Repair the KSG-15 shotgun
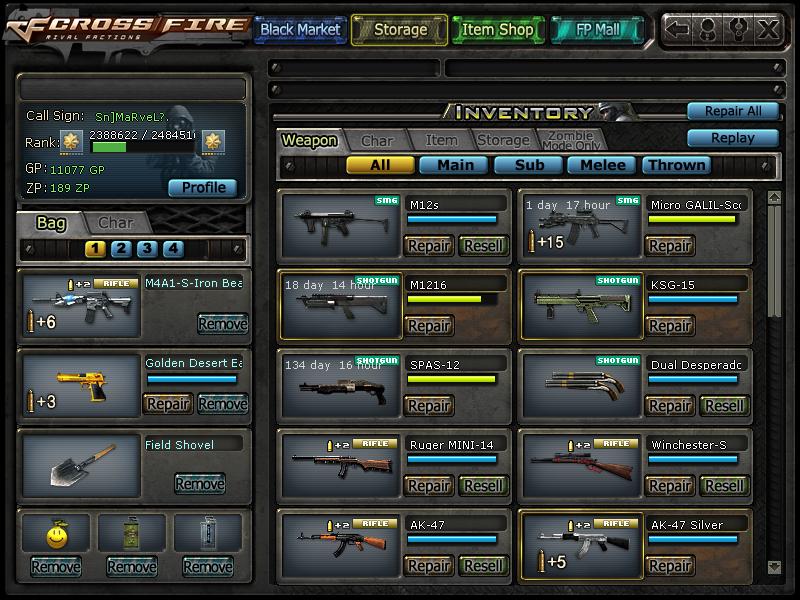The height and width of the screenshot is (600, 800). point(670,326)
